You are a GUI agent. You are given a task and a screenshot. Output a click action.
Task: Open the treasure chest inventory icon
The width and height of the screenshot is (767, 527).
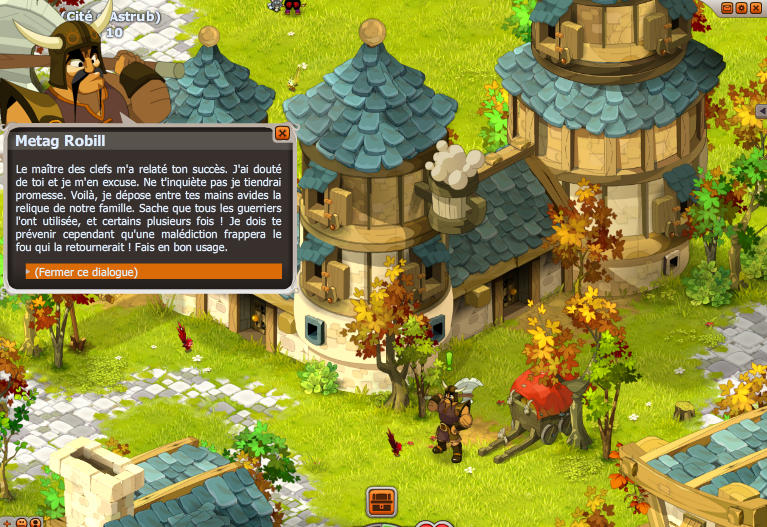(382, 499)
